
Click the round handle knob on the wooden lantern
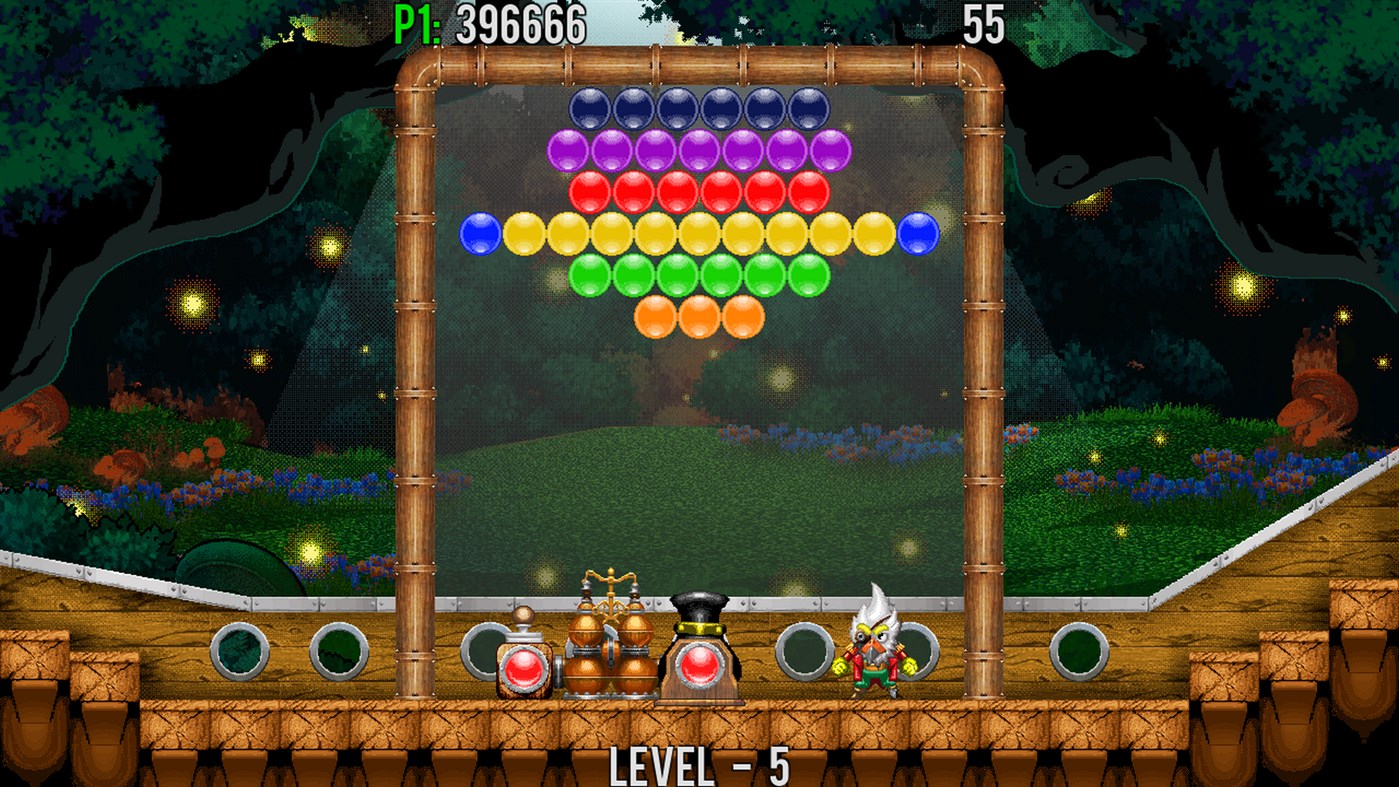click(x=524, y=613)
